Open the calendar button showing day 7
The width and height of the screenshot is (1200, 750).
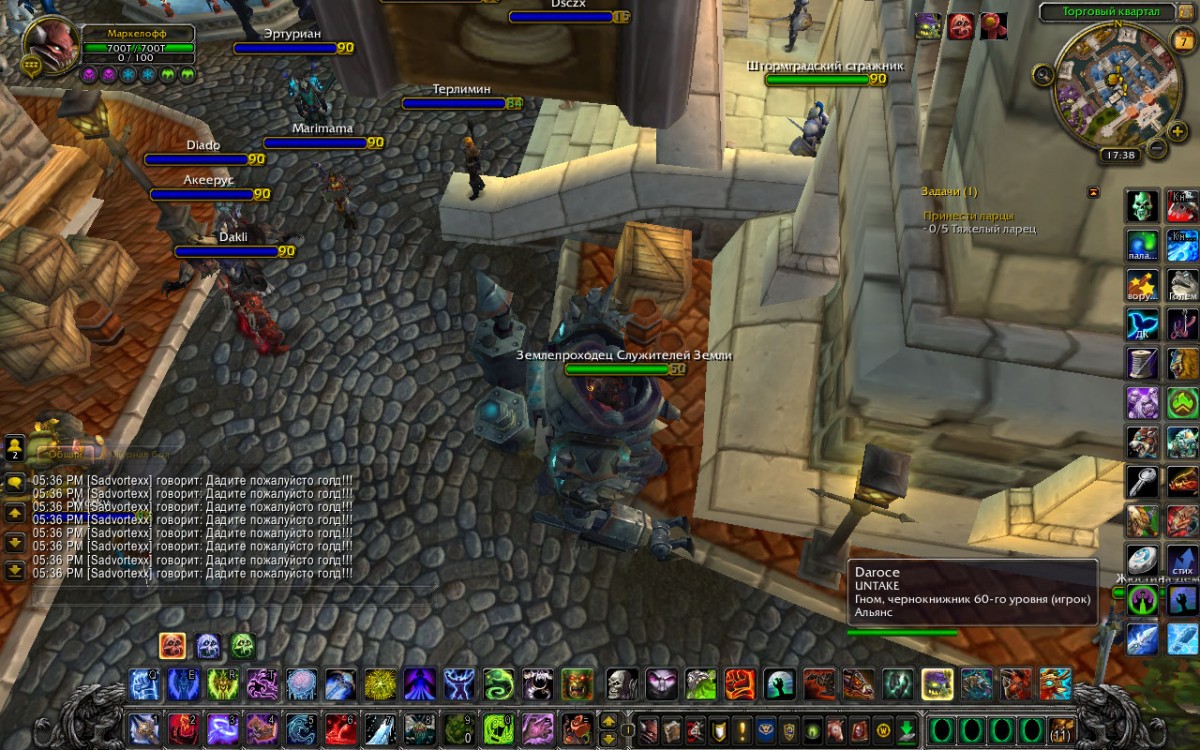[1180, 40]
